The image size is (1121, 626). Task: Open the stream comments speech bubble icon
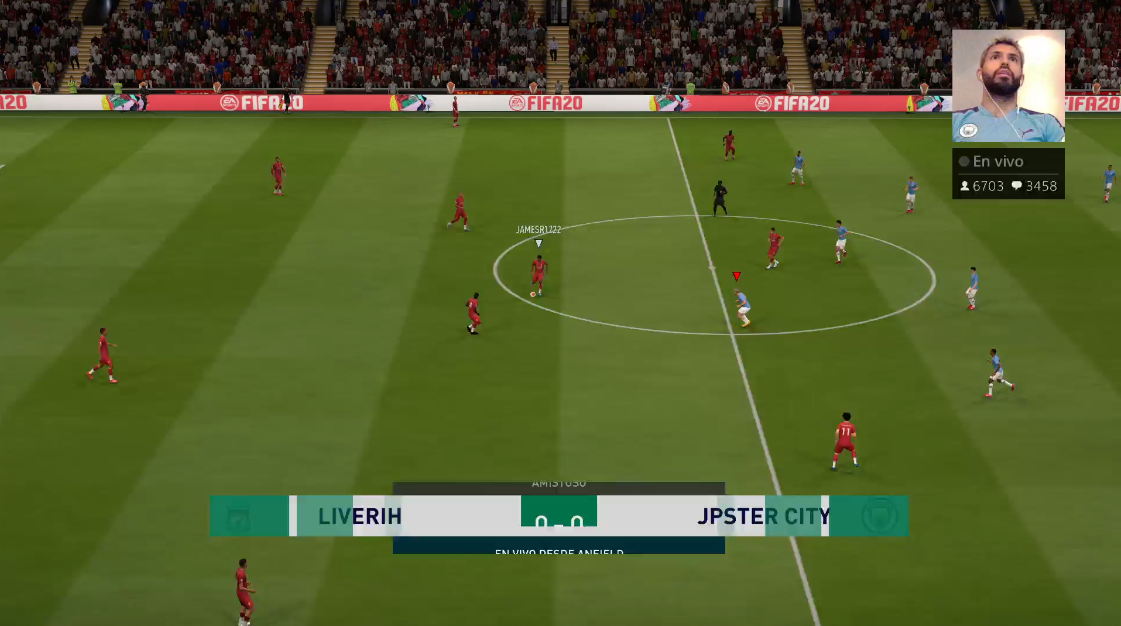1016,186
